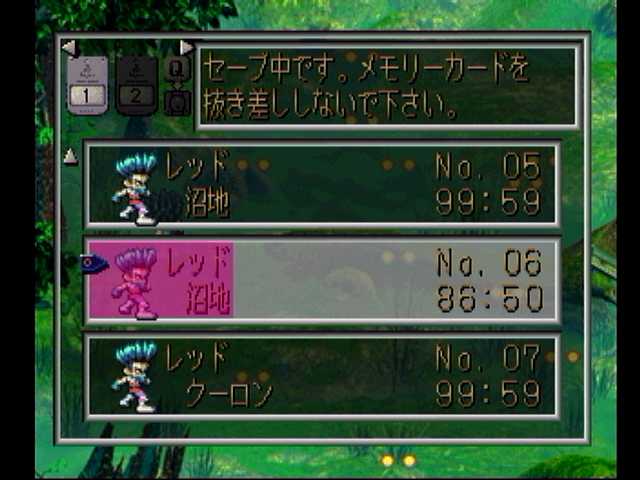Screen dimensions: 640x480
Task: Select save file No. 05
Action: 321,185
